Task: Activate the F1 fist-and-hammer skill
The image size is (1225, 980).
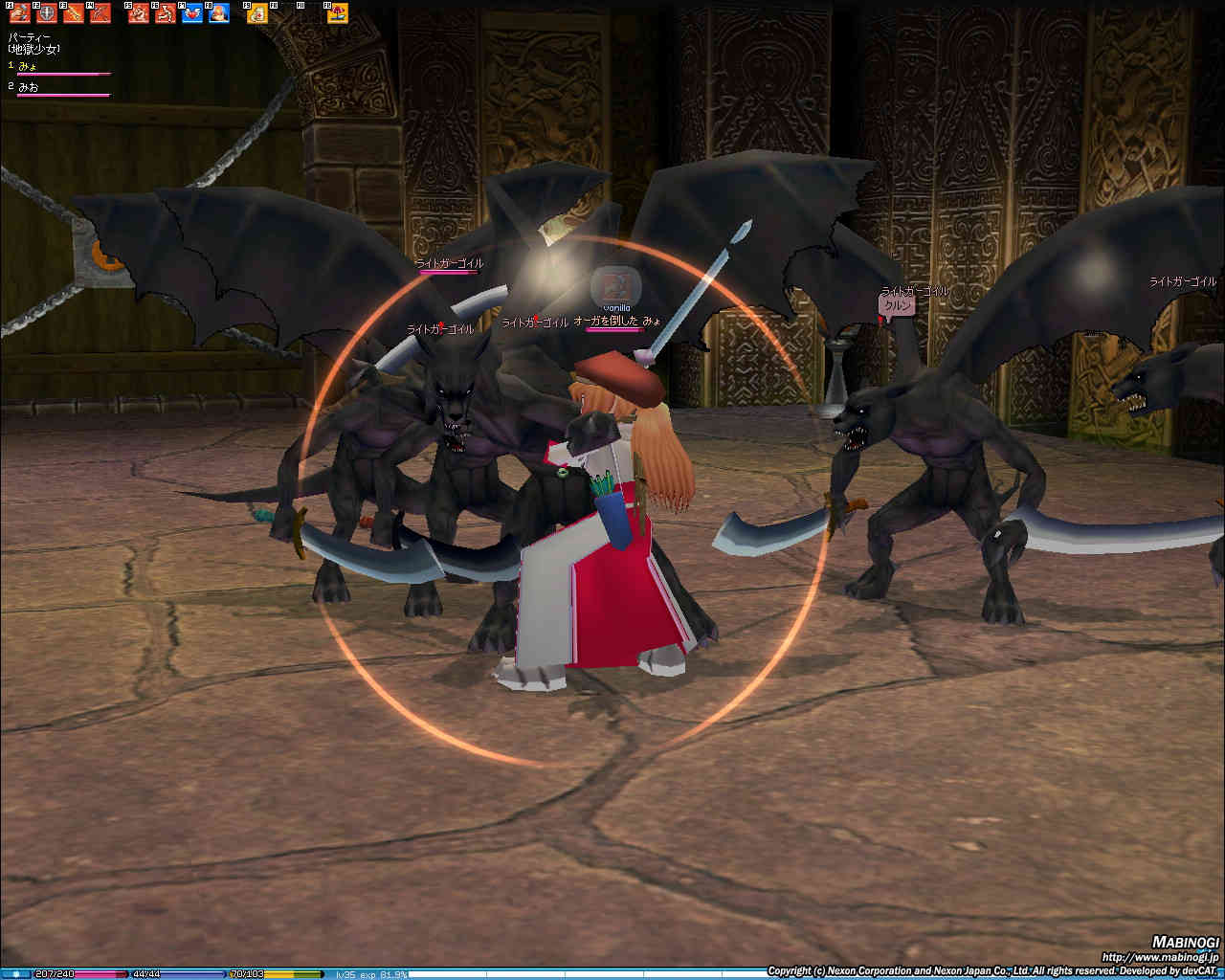Action: point(19,13)
